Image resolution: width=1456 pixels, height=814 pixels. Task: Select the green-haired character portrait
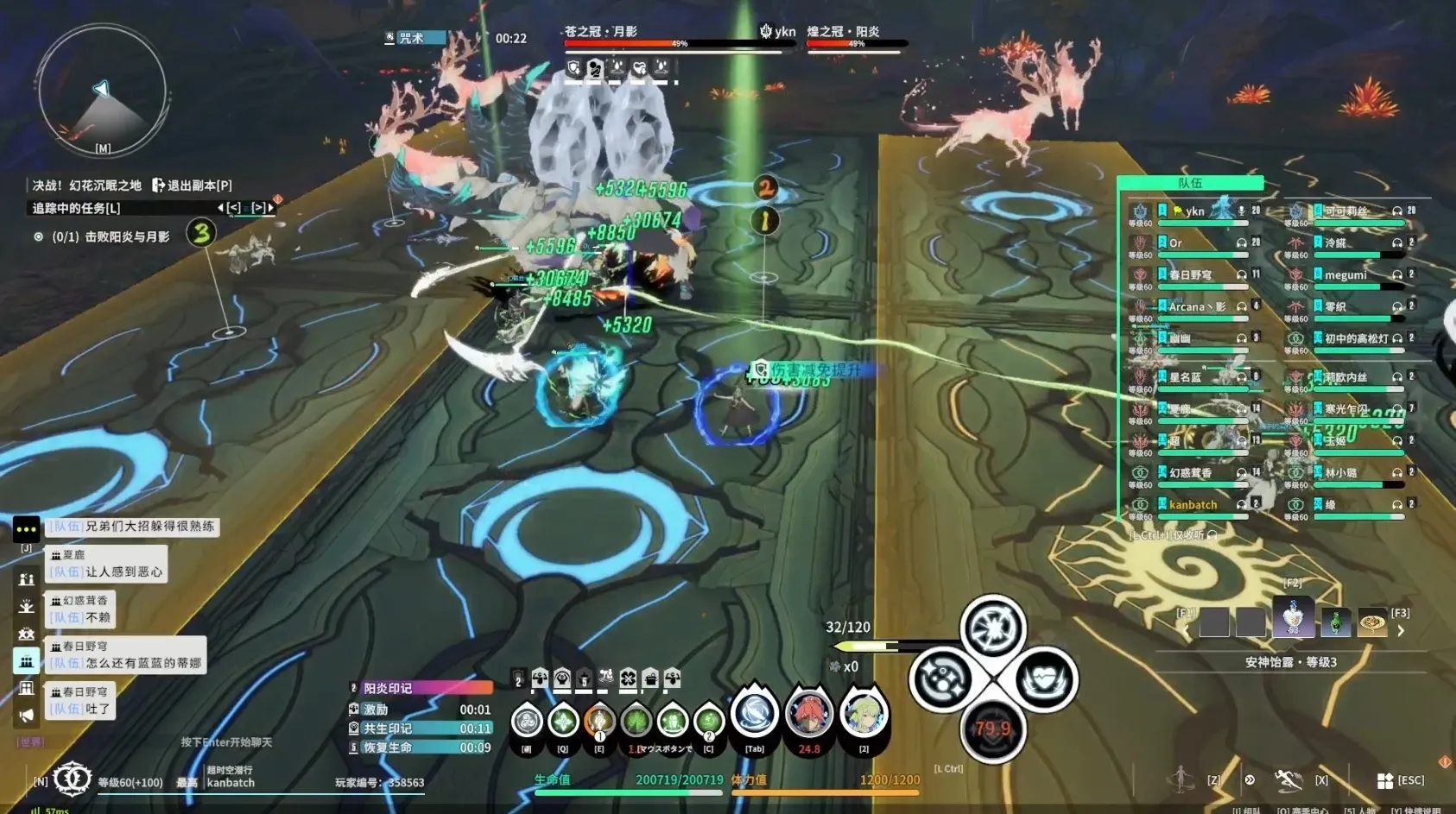point(864,715)
